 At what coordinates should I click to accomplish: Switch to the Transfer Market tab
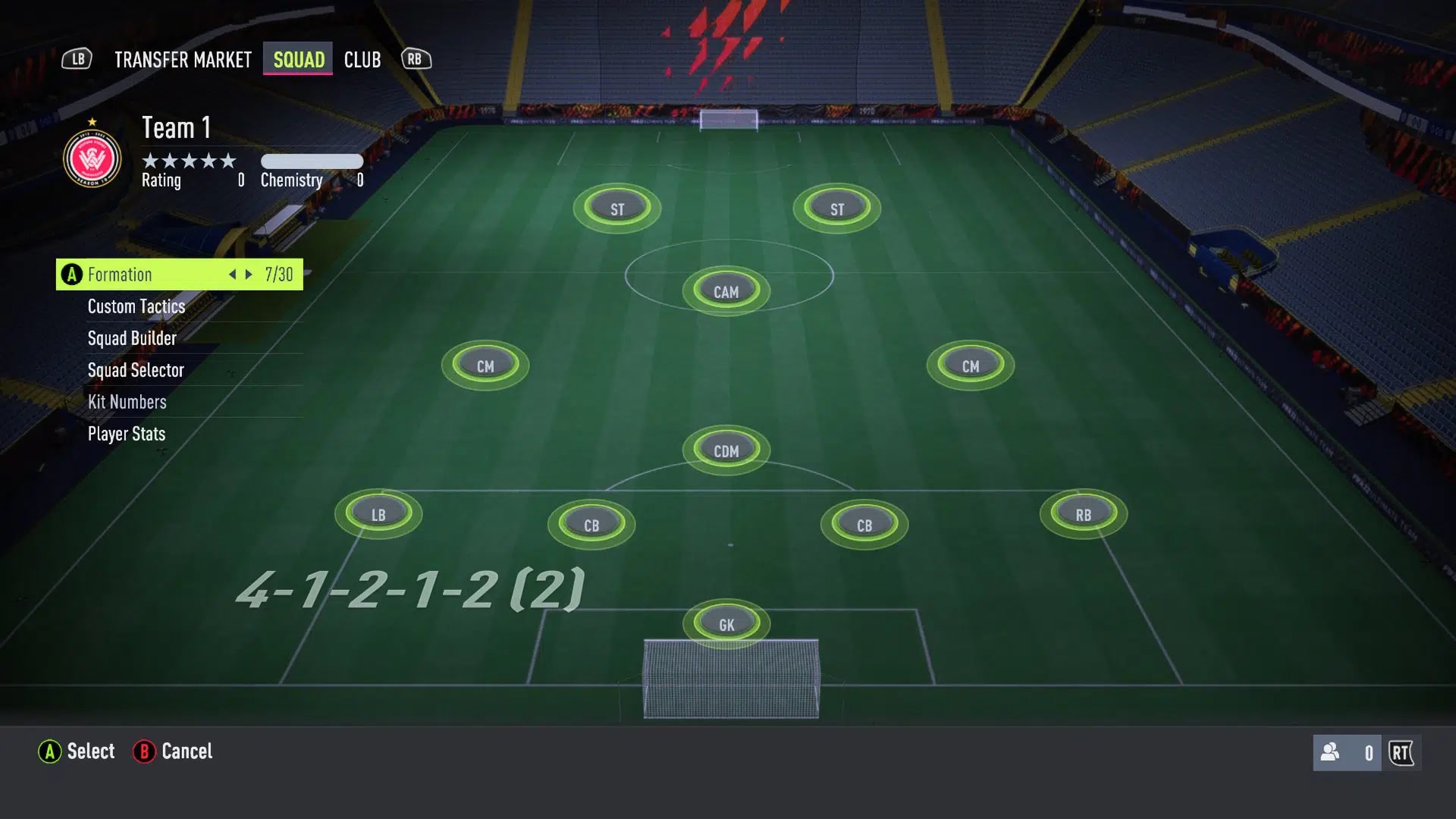point(182,59)
